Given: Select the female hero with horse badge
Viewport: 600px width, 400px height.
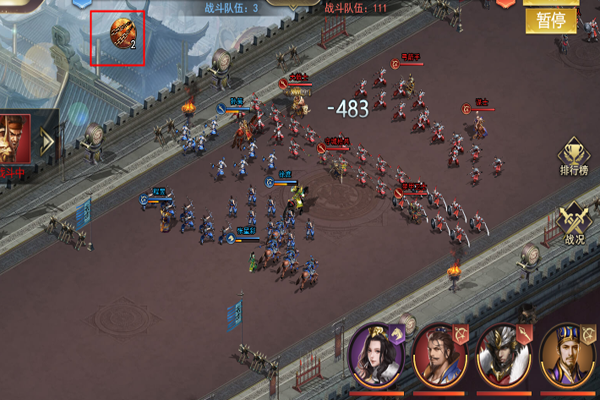Looking at the screenshot, I should coord(374,355).
